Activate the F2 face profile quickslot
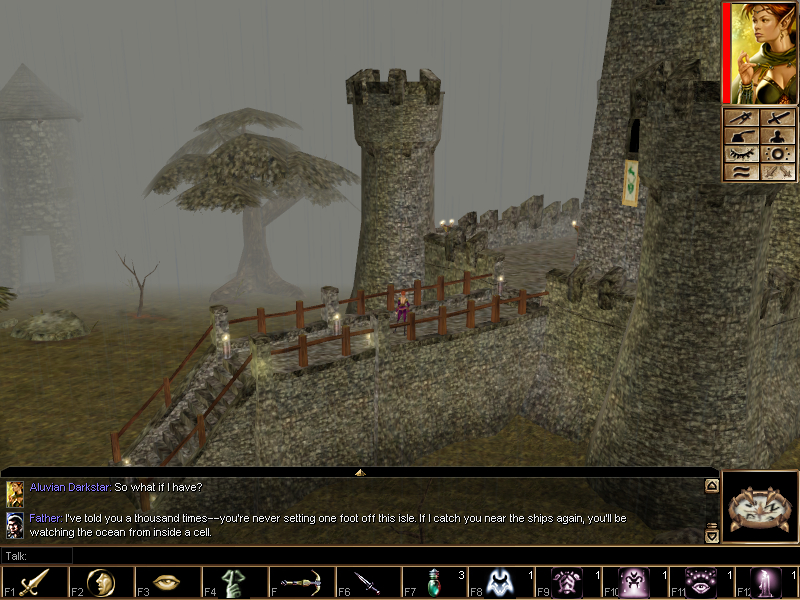Viewport: 800px width, 600px height. click(x=101, y=582)
